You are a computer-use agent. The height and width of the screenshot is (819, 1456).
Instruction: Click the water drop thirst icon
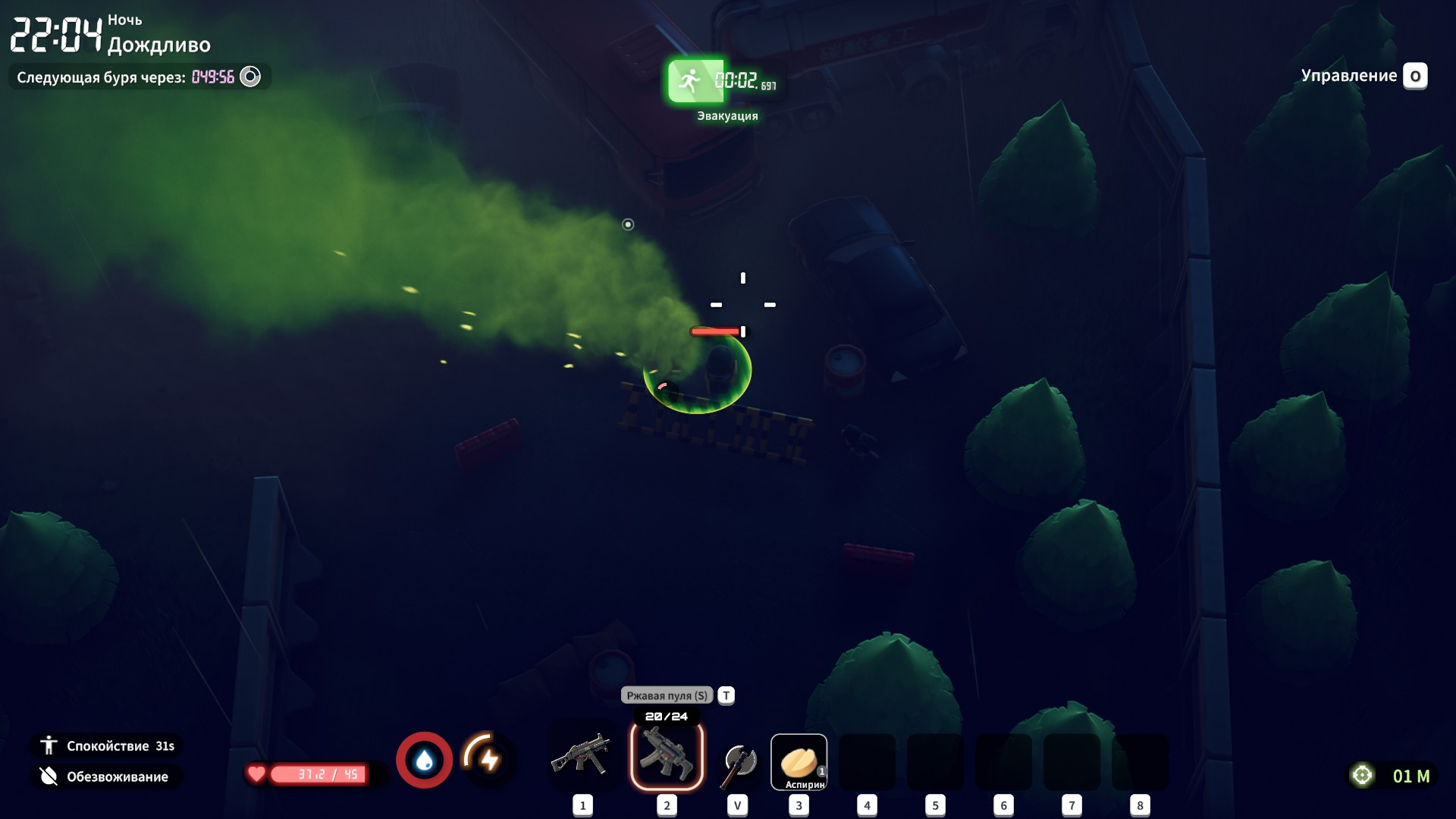pos(424,760)
